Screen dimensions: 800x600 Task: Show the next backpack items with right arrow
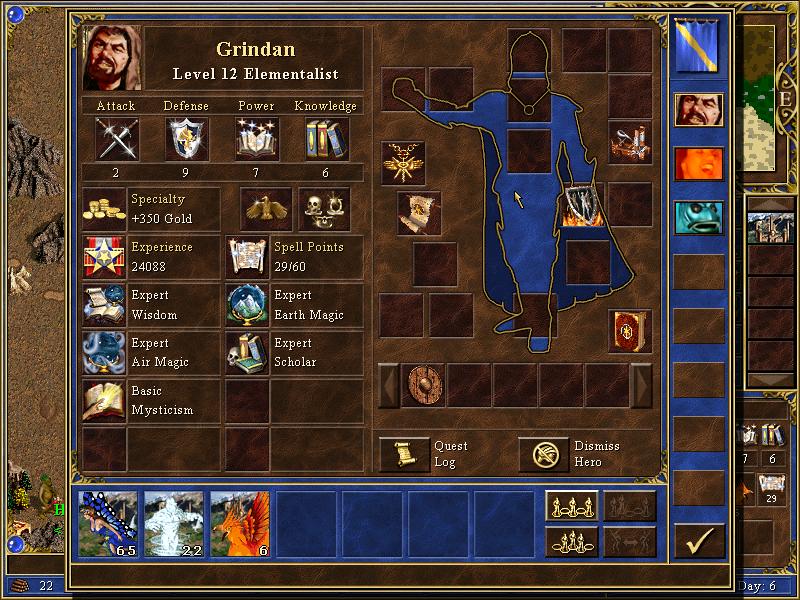[641, 385]
